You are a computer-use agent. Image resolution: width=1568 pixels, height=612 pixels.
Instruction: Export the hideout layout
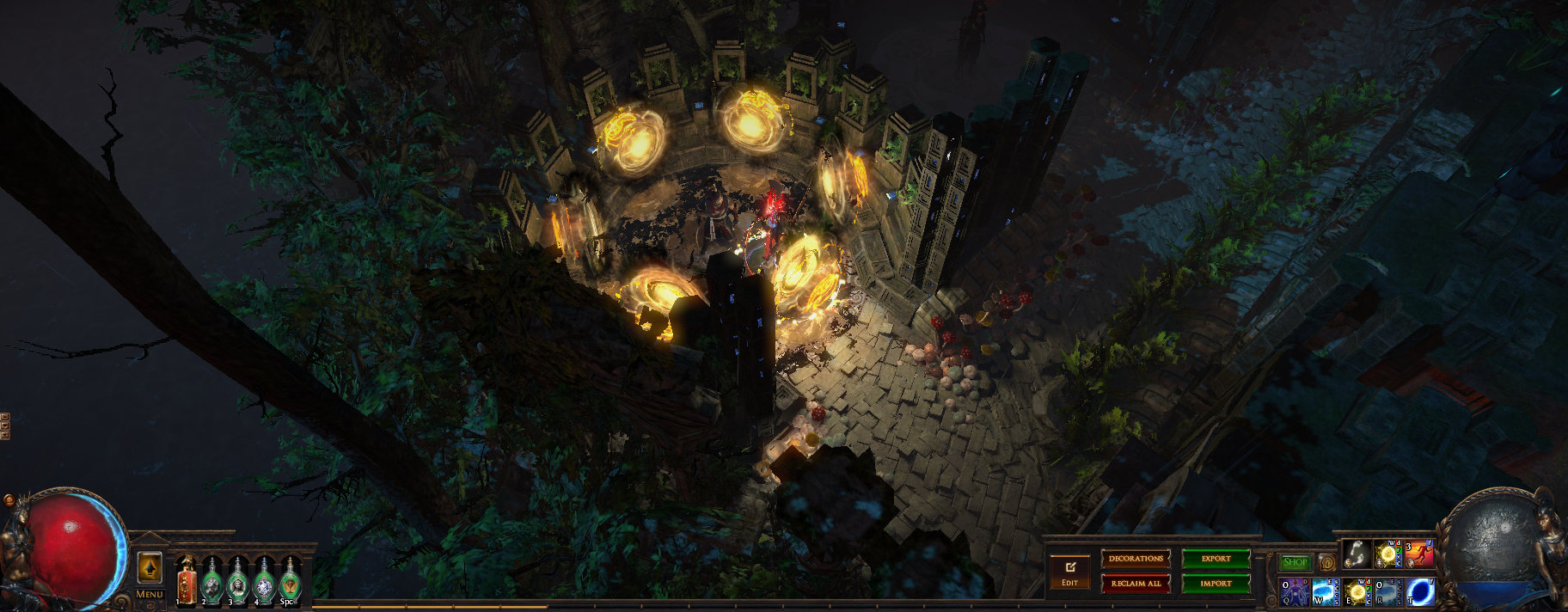[1216, 559]
